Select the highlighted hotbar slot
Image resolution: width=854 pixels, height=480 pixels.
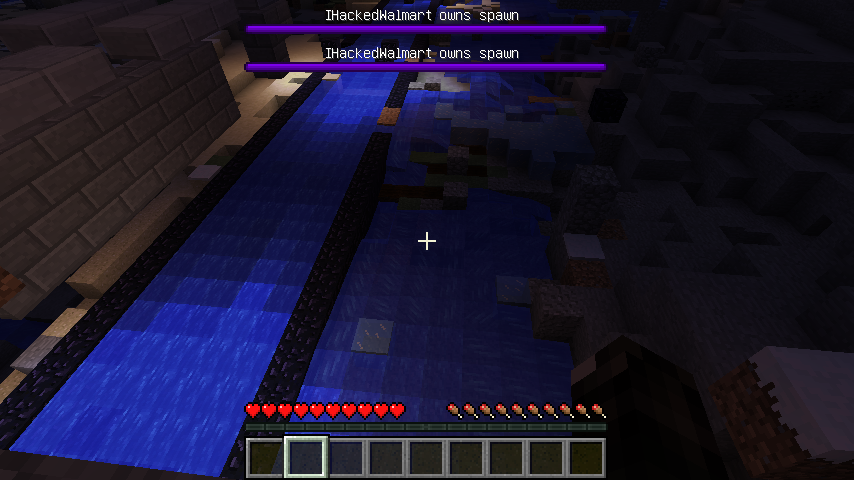(x=306, y=458)
